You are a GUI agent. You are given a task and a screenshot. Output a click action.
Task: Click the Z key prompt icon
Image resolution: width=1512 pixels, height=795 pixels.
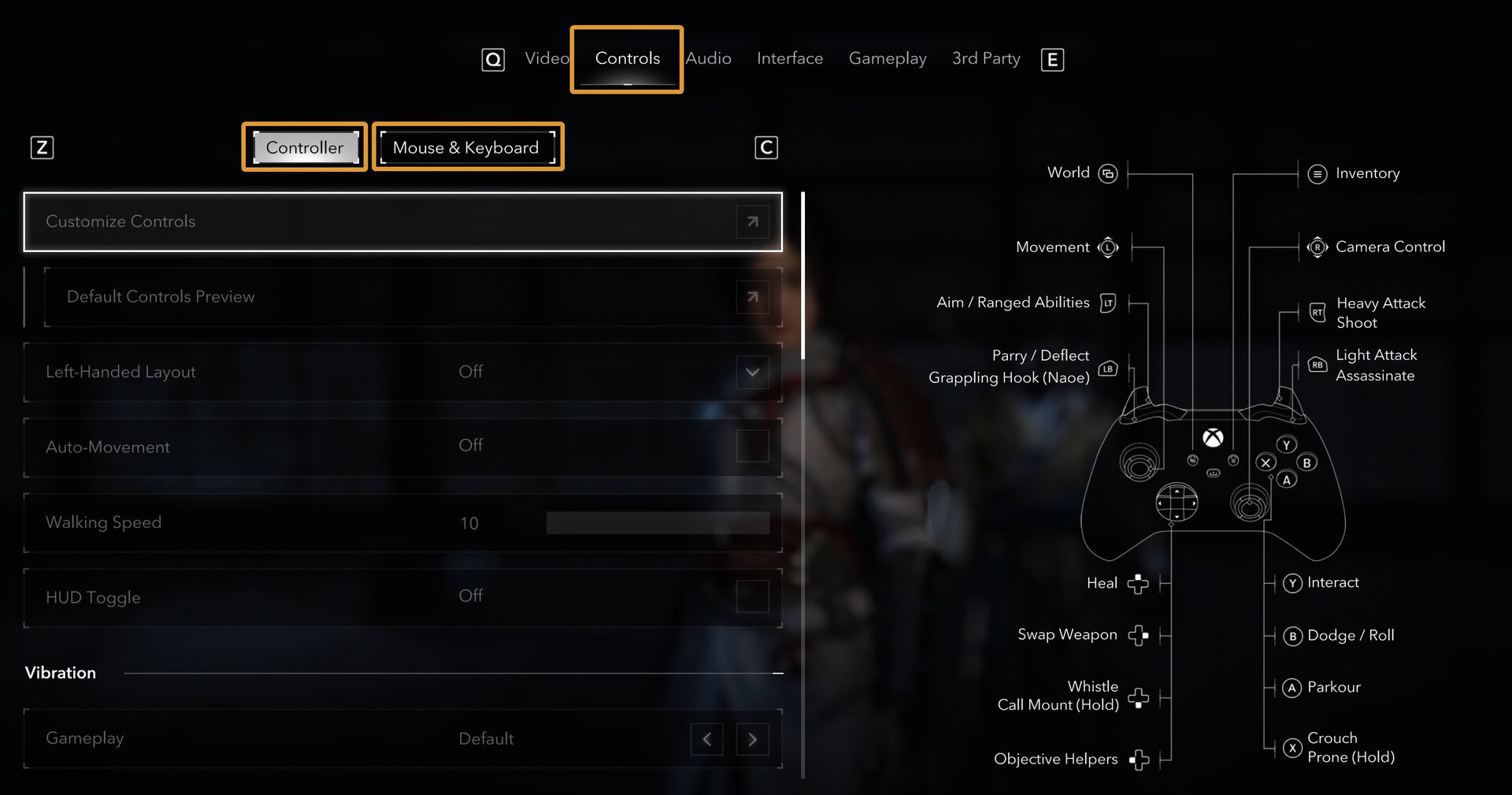[43, 147]
